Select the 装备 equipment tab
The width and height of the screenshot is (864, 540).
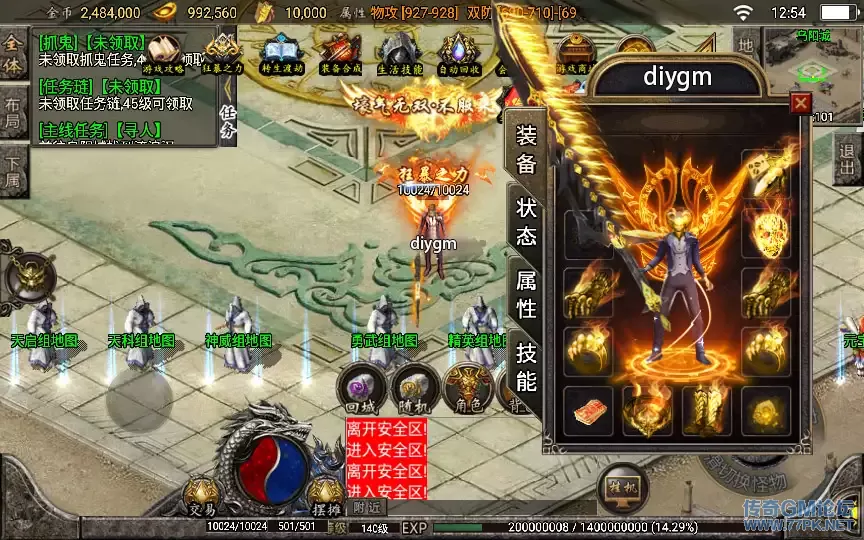[x=527, y=150]
